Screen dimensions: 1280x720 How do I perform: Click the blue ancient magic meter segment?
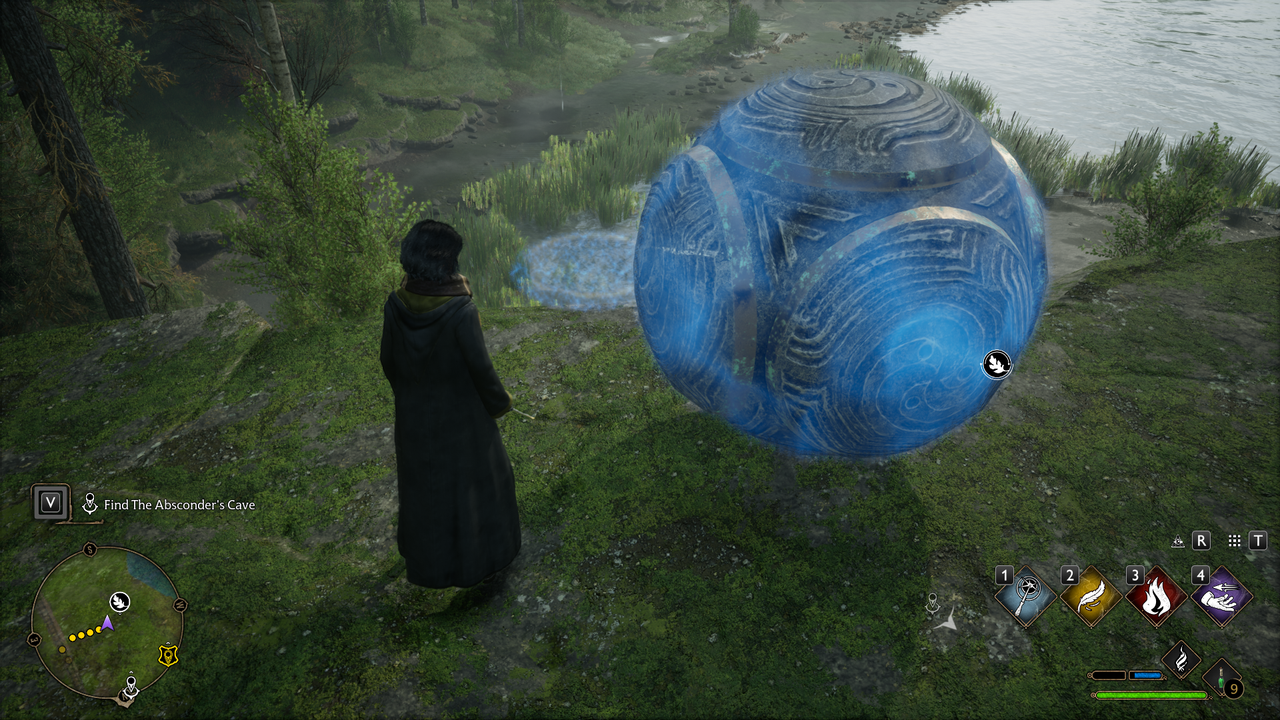point(1147,676)
